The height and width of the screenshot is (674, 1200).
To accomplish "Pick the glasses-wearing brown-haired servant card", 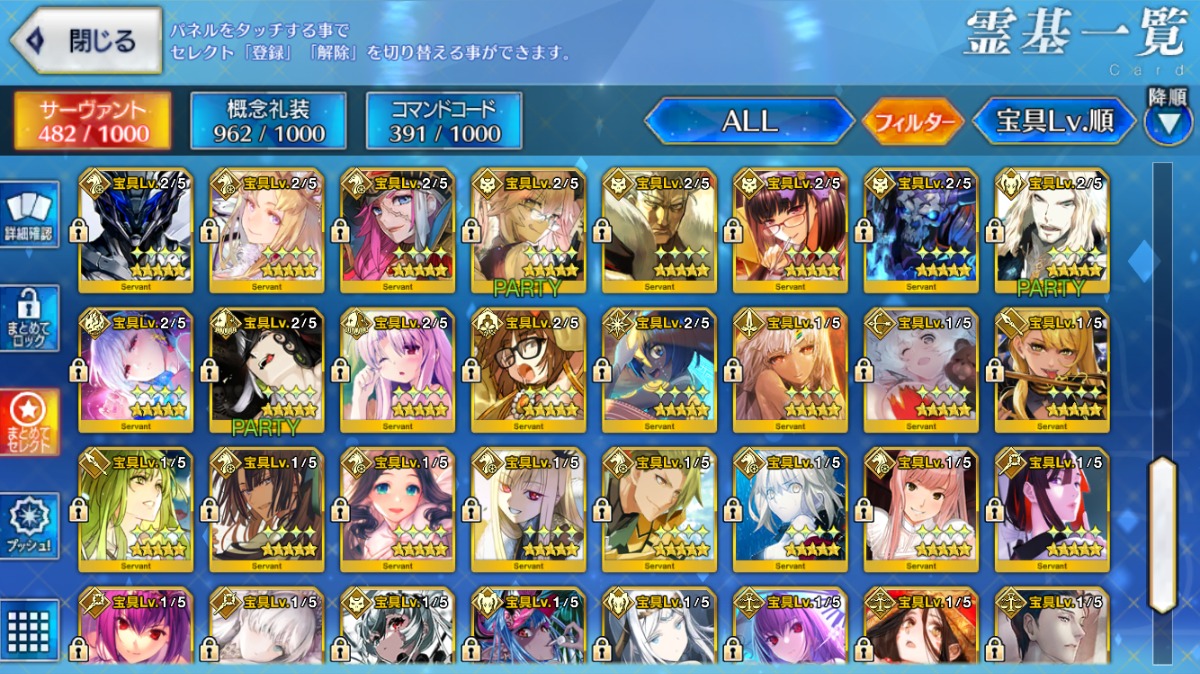I will (x=528, y=370).
